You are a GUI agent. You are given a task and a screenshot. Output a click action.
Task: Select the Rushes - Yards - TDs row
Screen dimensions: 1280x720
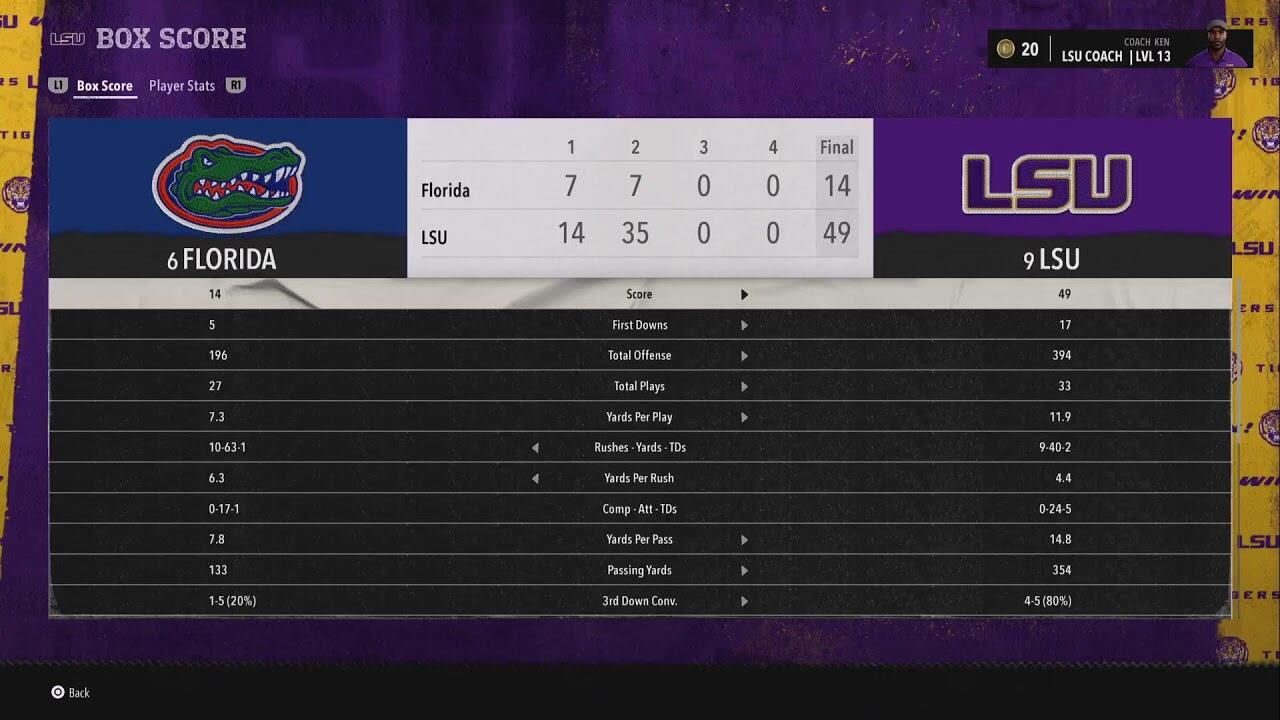pos(639,447)
